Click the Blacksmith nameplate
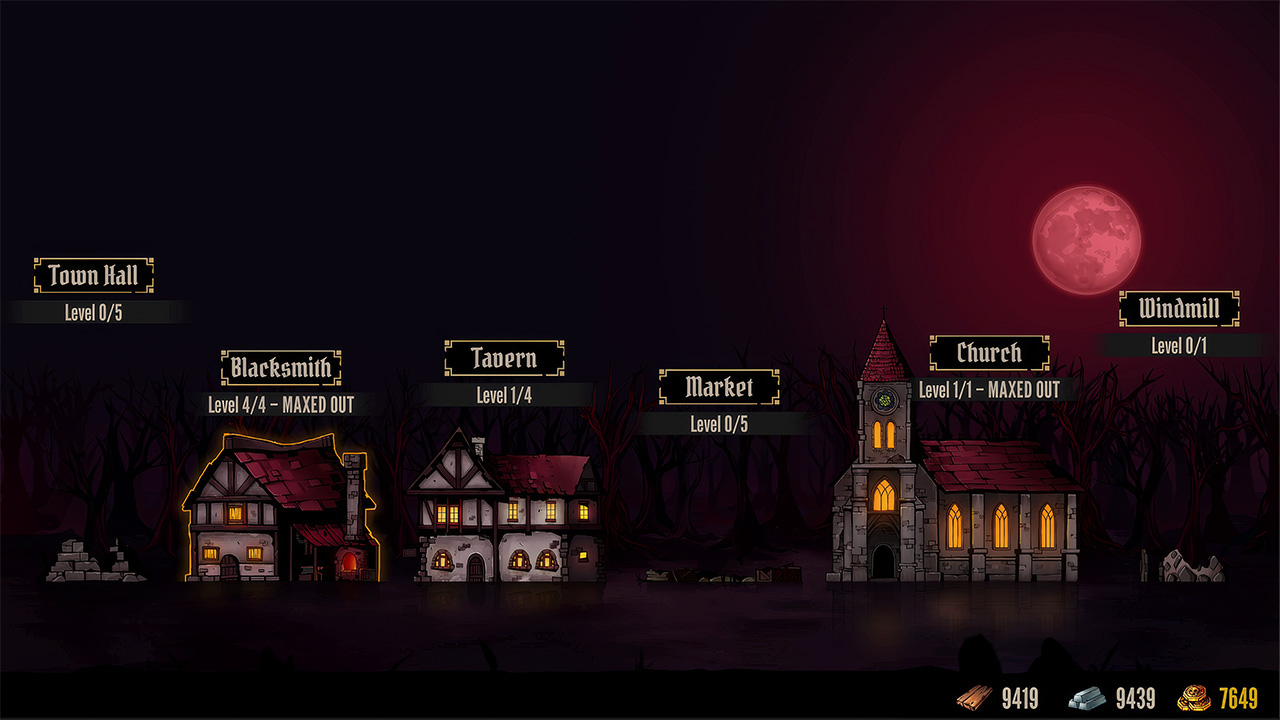The width and height of the screenshot is (1280, 720). point(281,367)
